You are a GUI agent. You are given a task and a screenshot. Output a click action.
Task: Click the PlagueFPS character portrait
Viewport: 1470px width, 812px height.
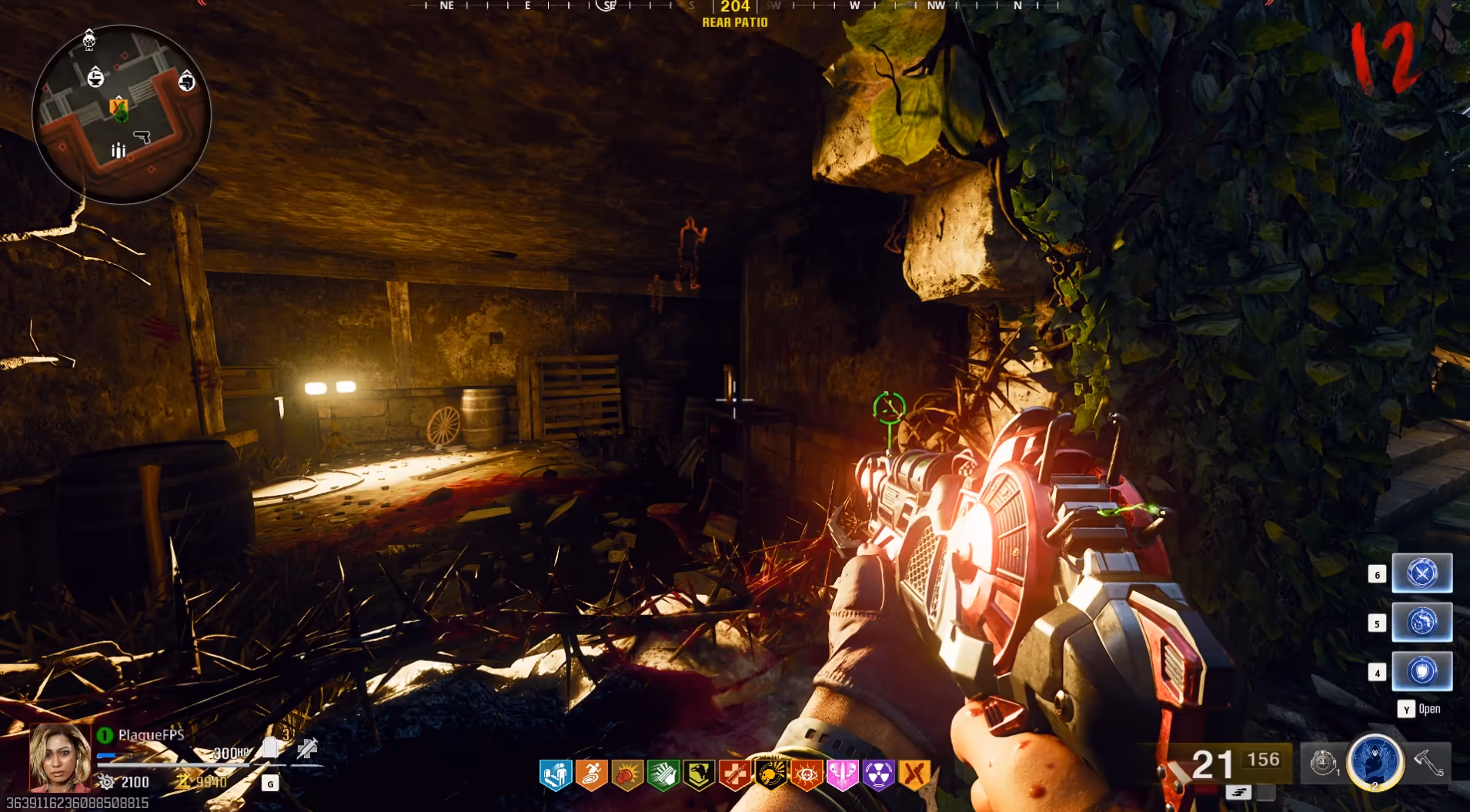click(x=60, y=757)
